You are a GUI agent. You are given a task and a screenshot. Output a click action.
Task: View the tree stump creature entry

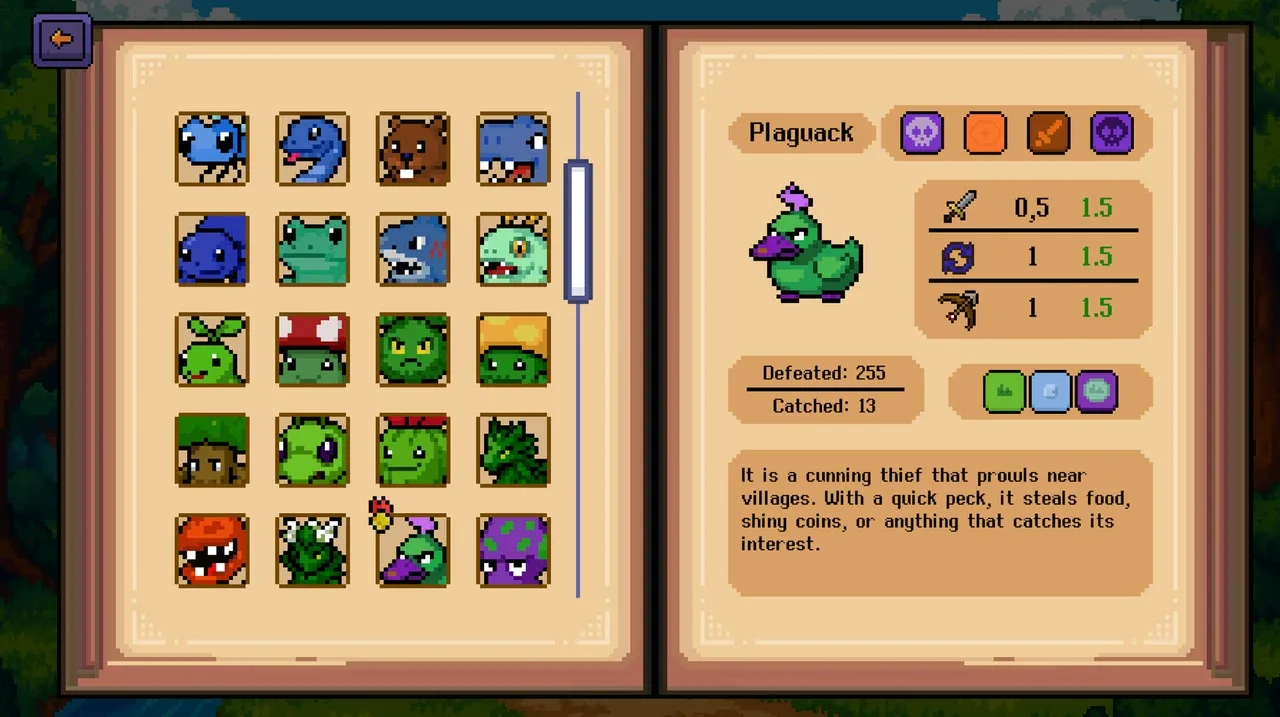point(212,450)
